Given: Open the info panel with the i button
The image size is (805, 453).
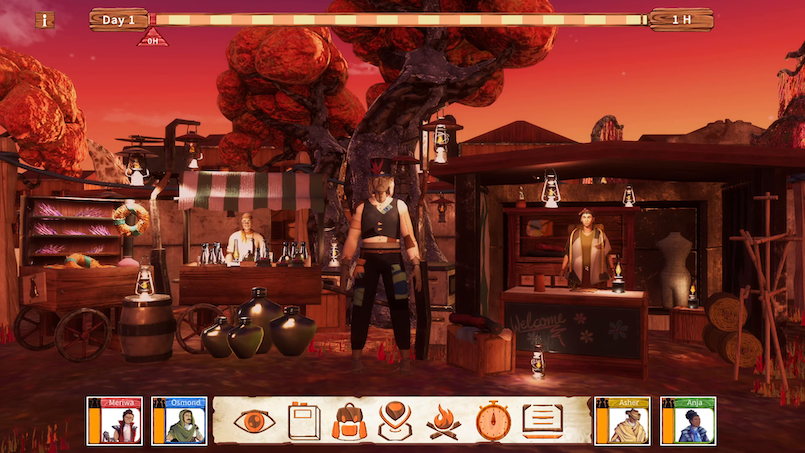Looking at the screenshot, I should (x=45, y=20).
